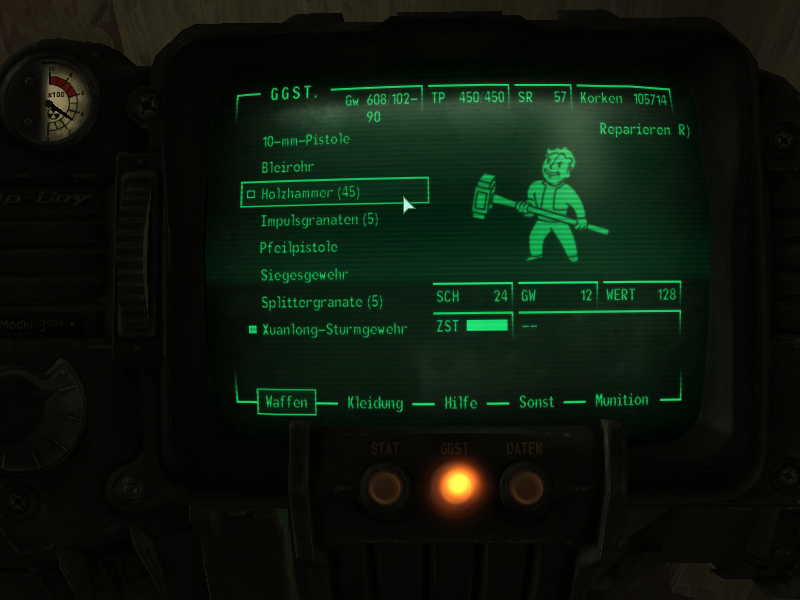The height and width of the screenshot is (600, 800).
Task: Open the Waffen category tab
Action: coord(286,402)
